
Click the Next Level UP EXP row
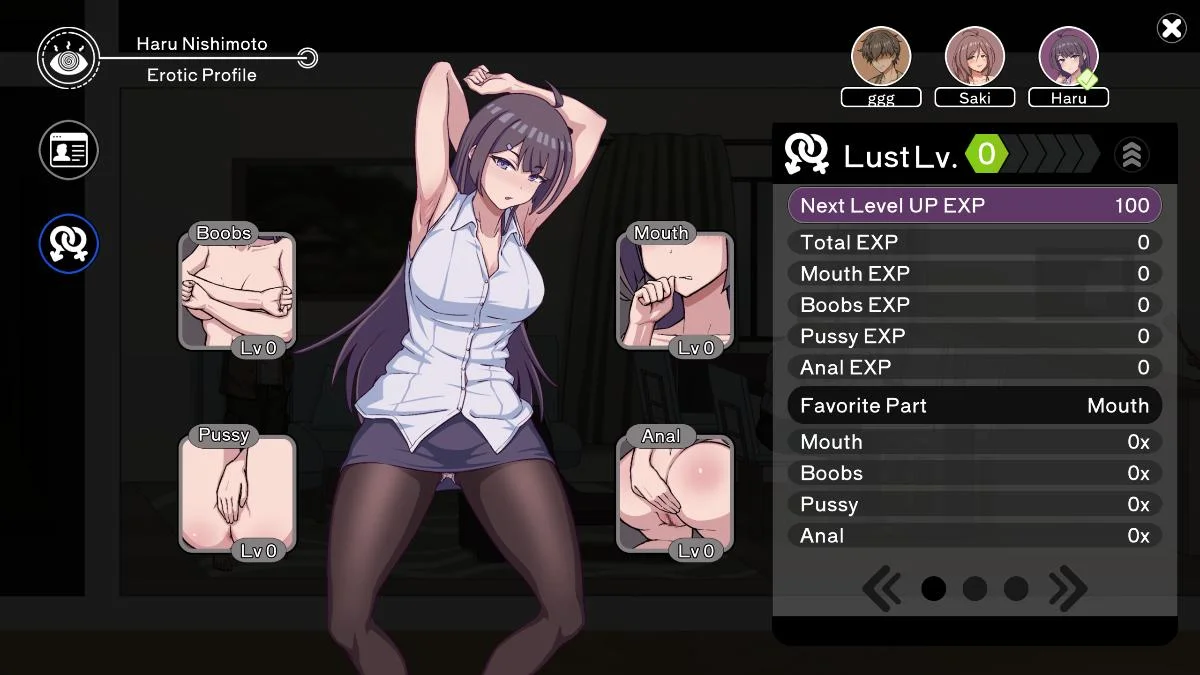pyautogui.click(x=975, y=206)
